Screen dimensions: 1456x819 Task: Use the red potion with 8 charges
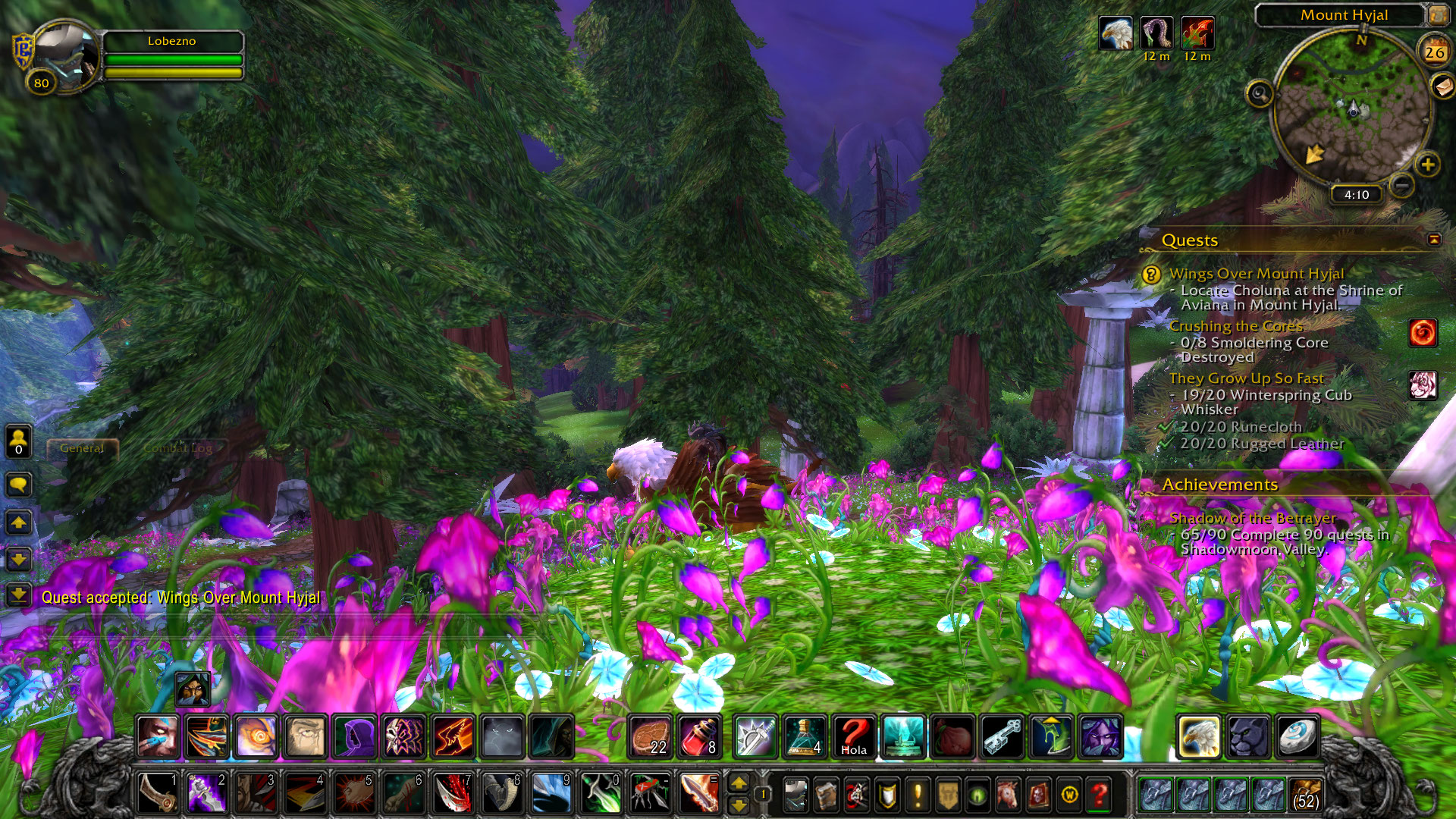pos(698,737)
